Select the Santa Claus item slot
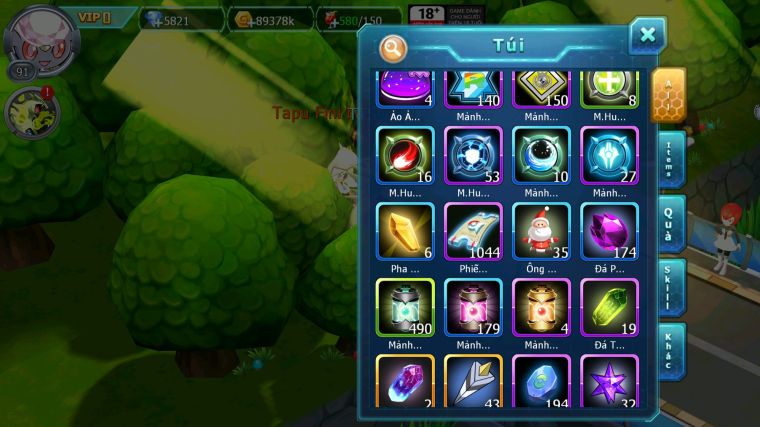This screenshot has width=760, height=427. (x=541, y=232)
